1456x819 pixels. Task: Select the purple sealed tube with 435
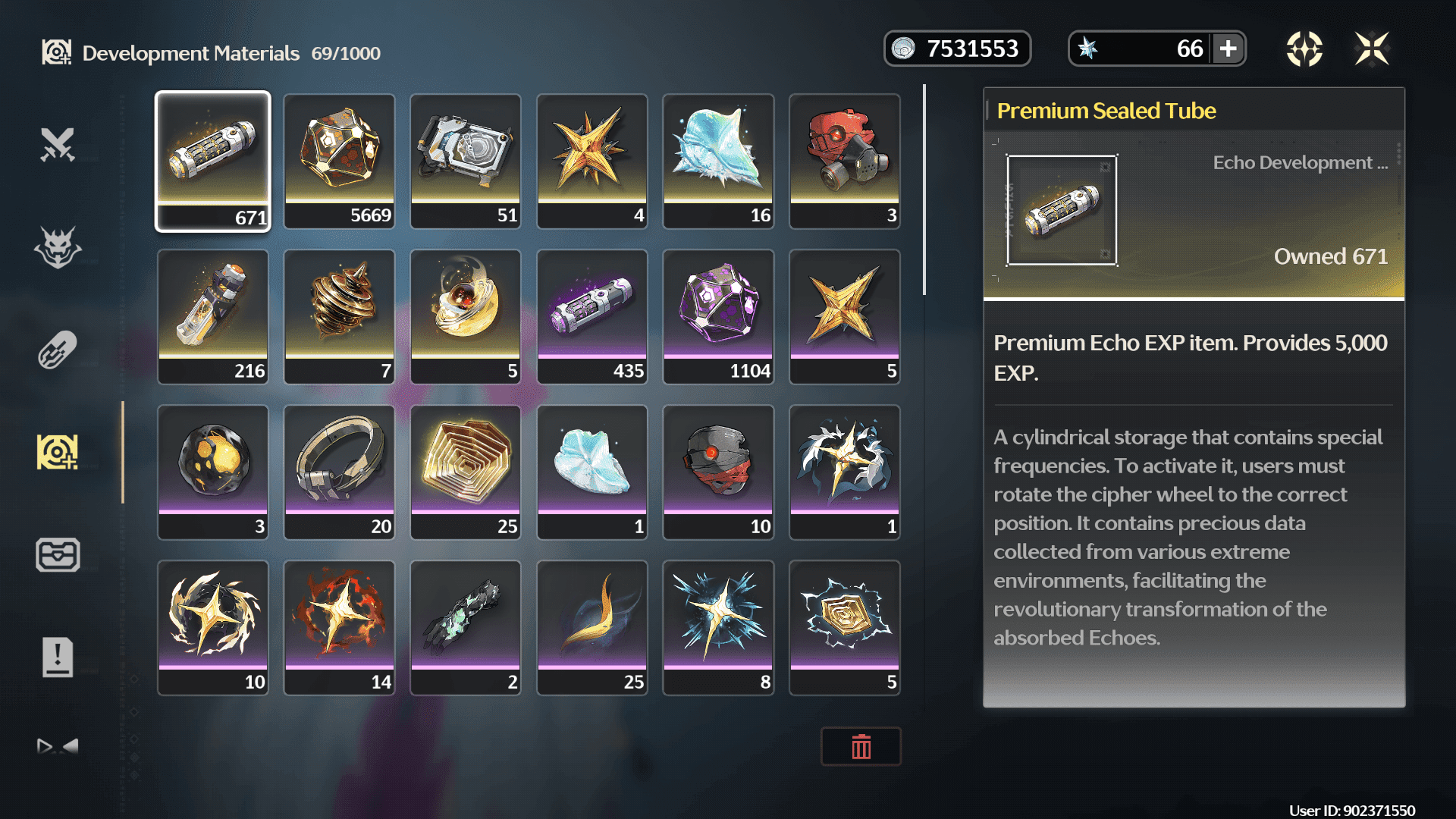591,316
